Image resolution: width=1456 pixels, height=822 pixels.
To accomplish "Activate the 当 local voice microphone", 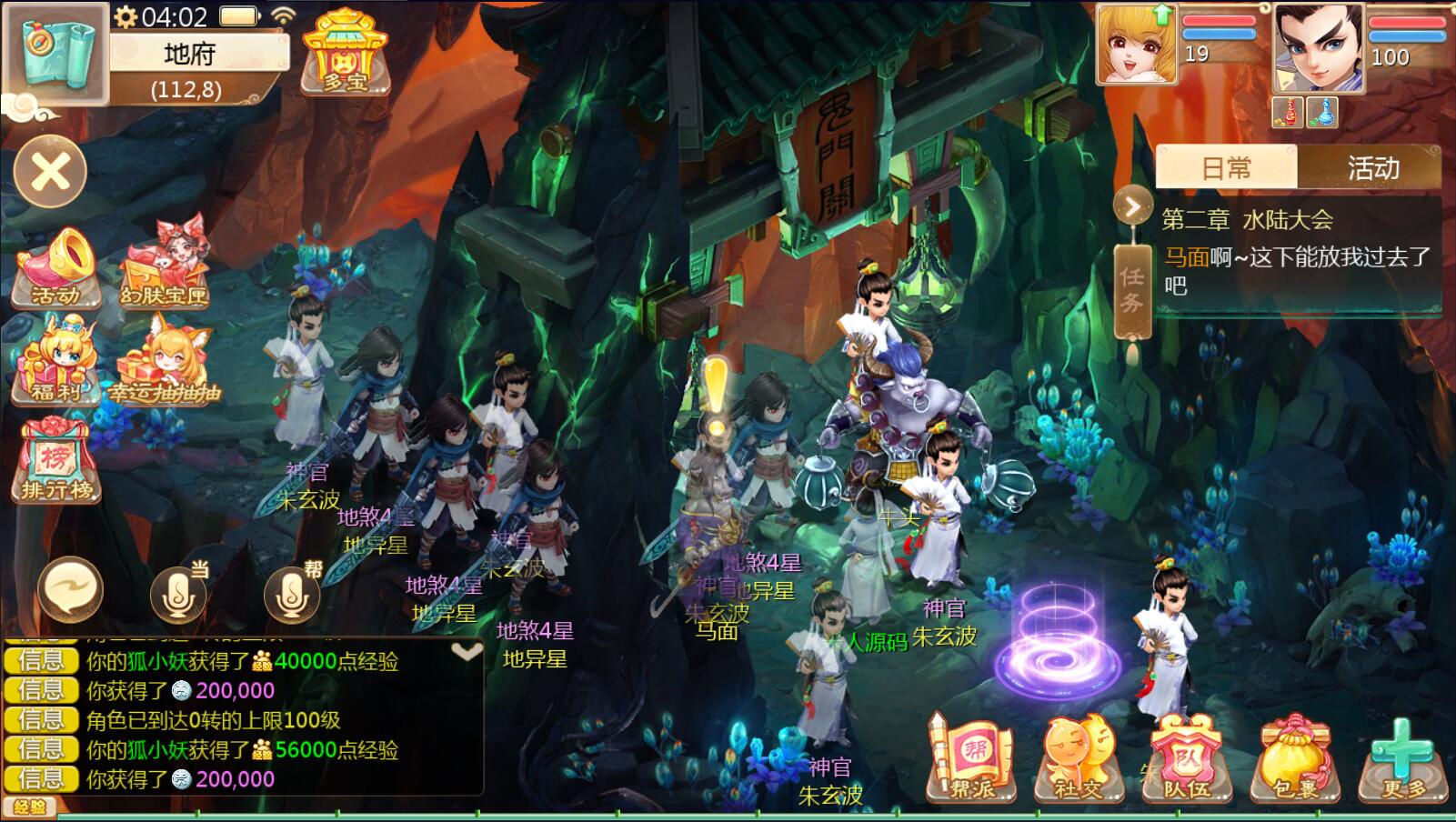I will click(178, 592).
